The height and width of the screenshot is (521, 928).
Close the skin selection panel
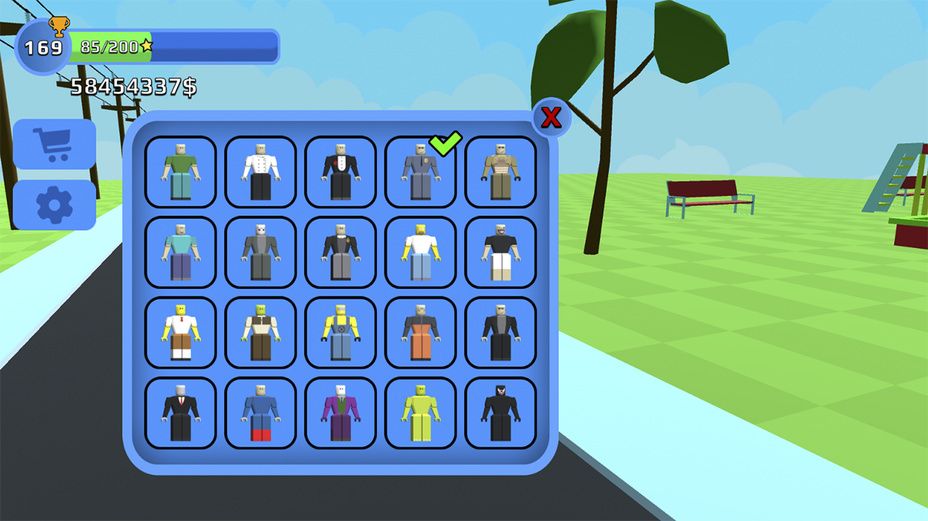coord(550,118)
